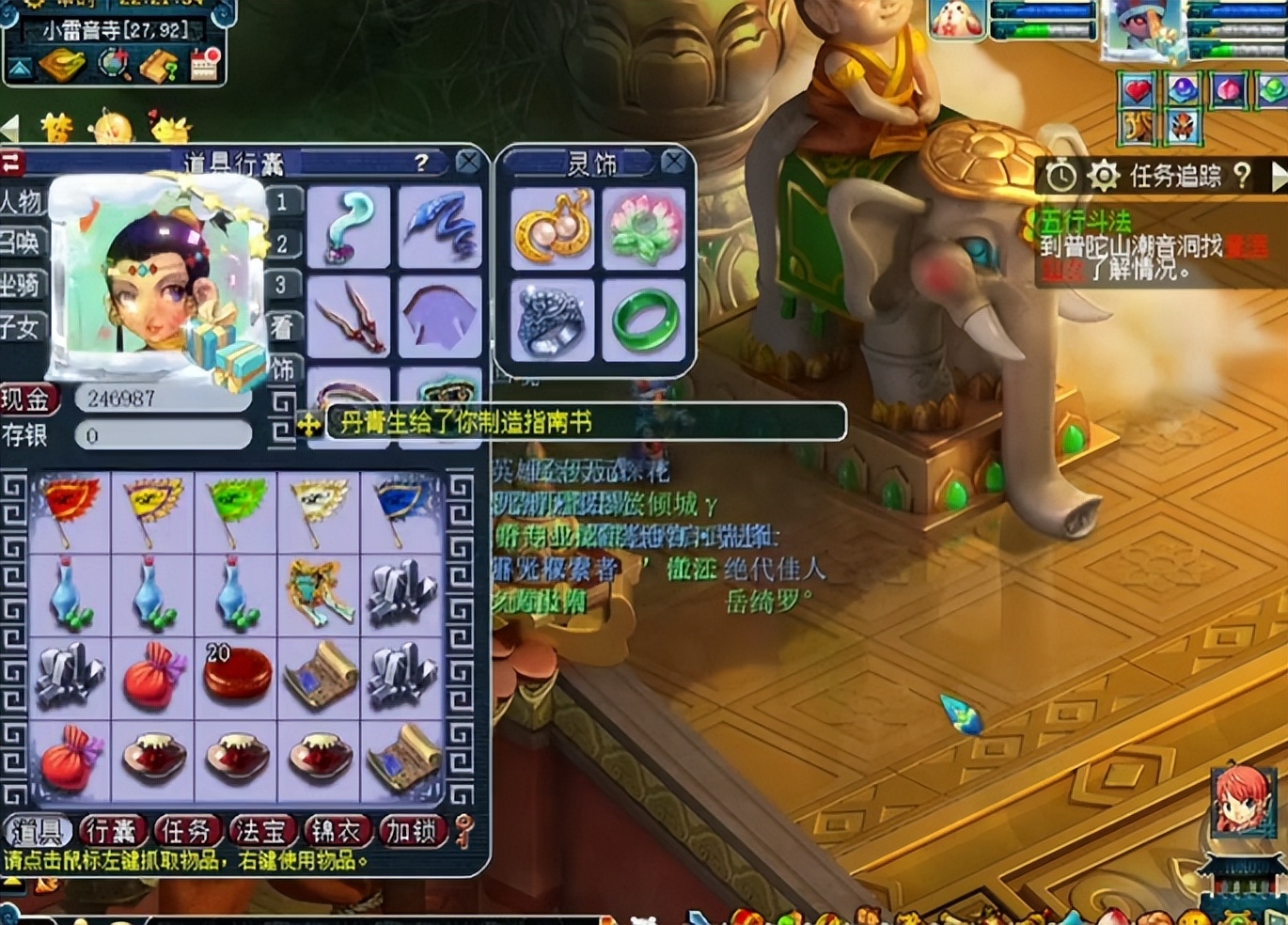The height and width of the screenshot is (925, 1288).
Task: Click the yellow triangle expander at bottom left
Action: tap(10, 879)
